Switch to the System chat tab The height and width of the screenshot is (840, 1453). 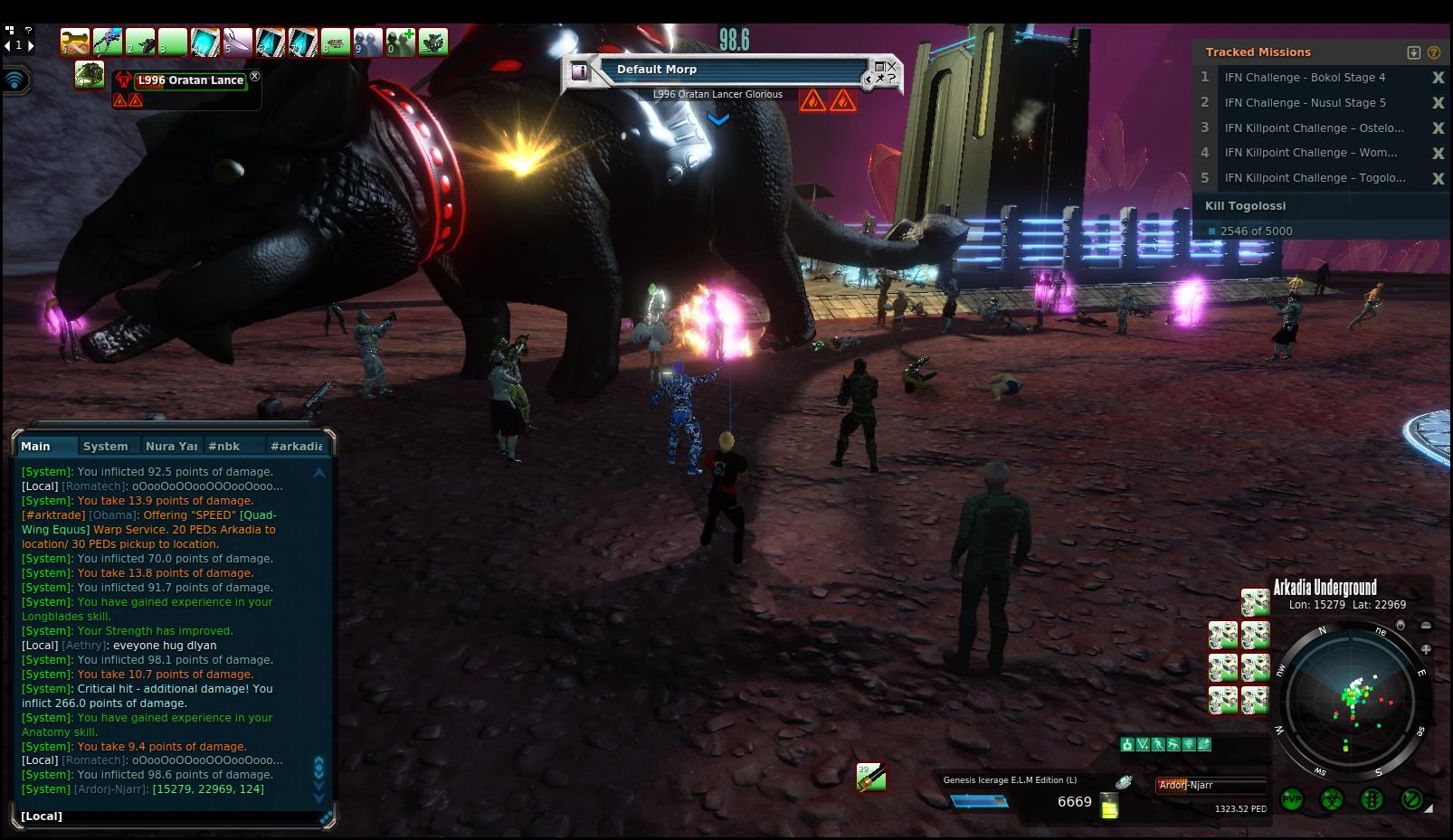[105, 446]
